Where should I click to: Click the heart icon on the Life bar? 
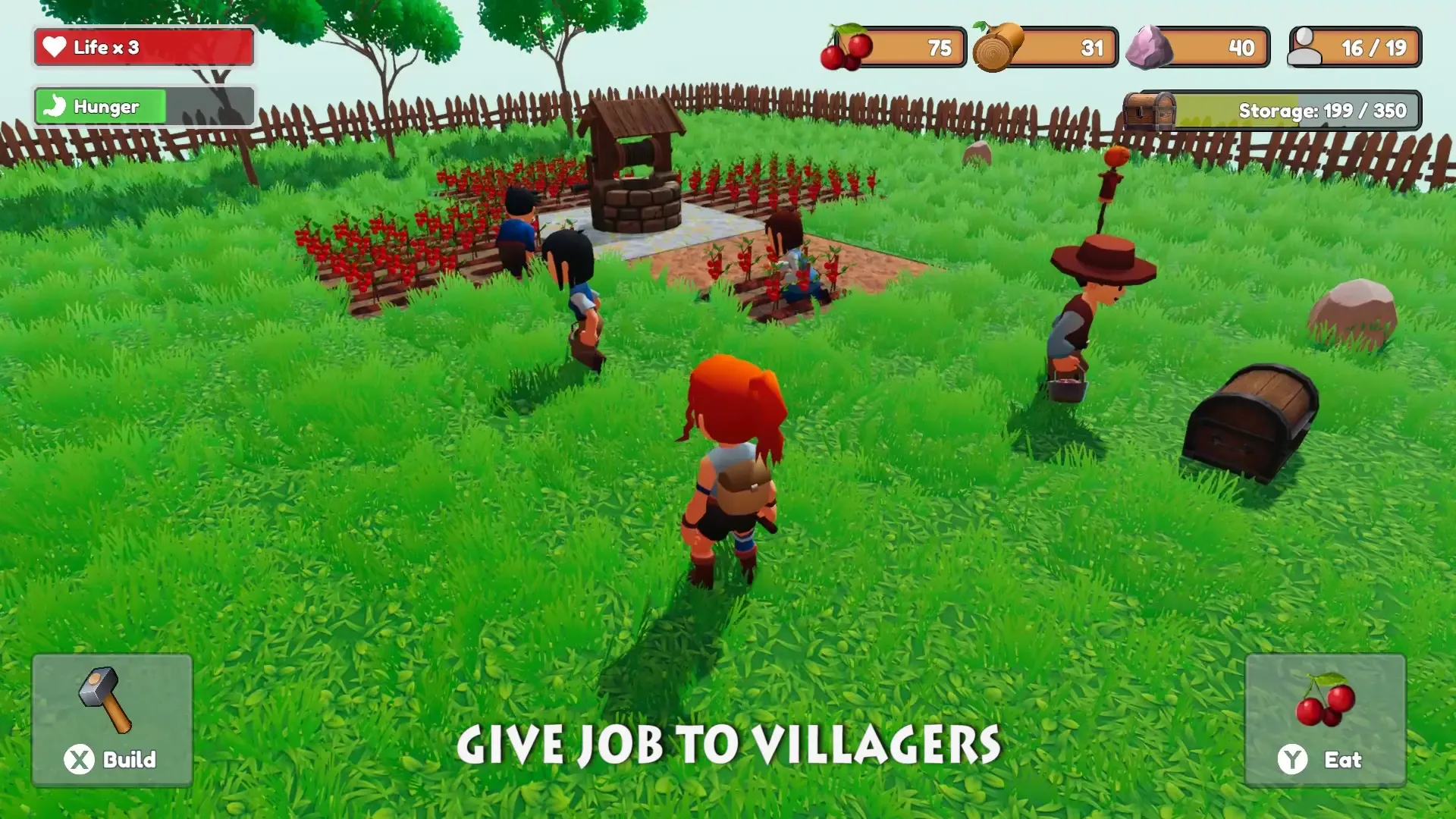tap(55, 47)
